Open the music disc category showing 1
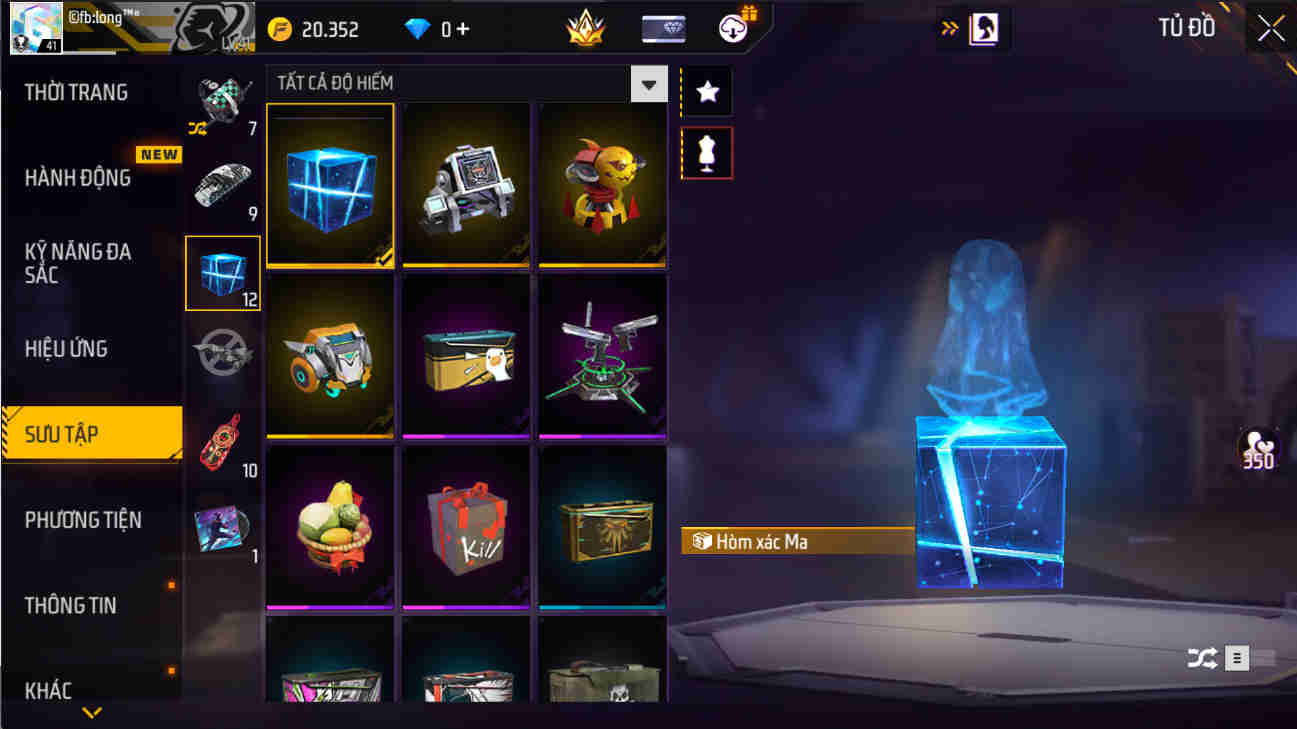The height and width of the screenshot is (729, 1297). [222, 527]
